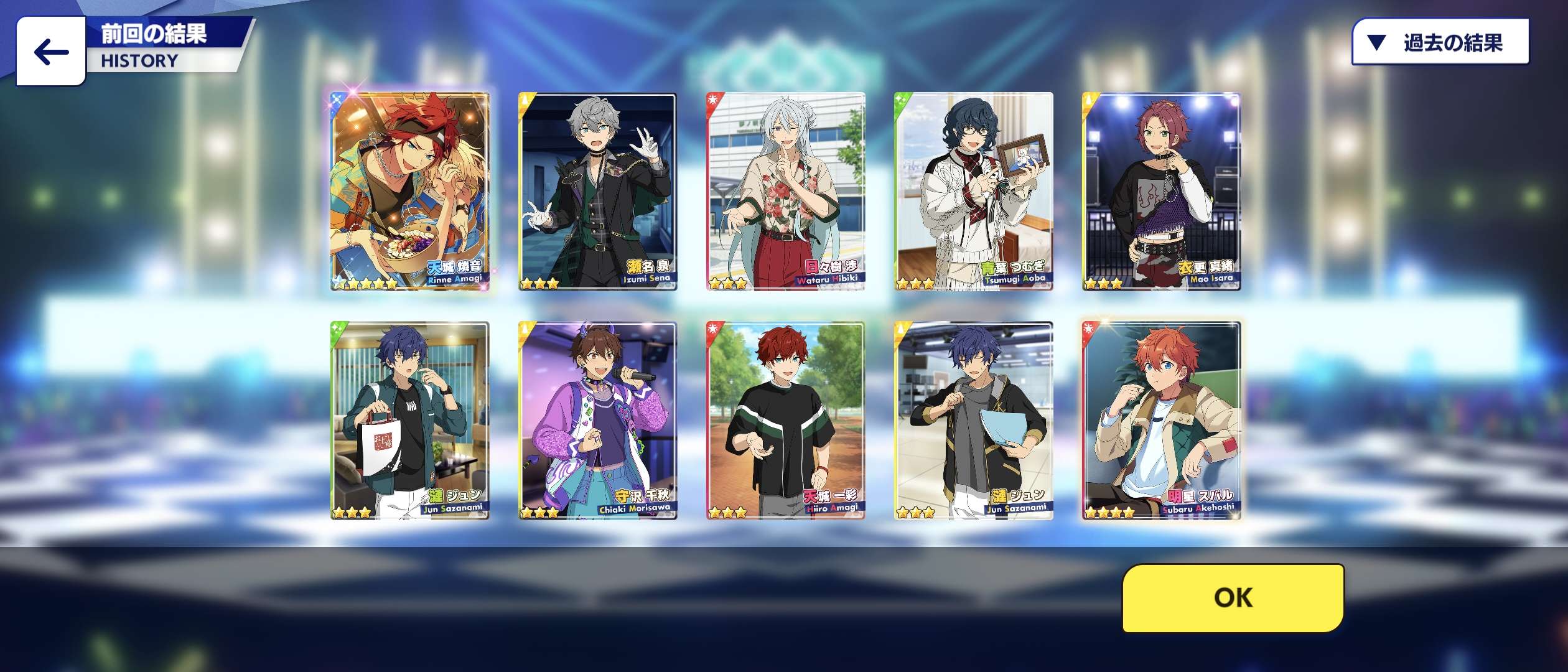Select the four-star Subaru Akehoshi card

(x=1162, y=421)
